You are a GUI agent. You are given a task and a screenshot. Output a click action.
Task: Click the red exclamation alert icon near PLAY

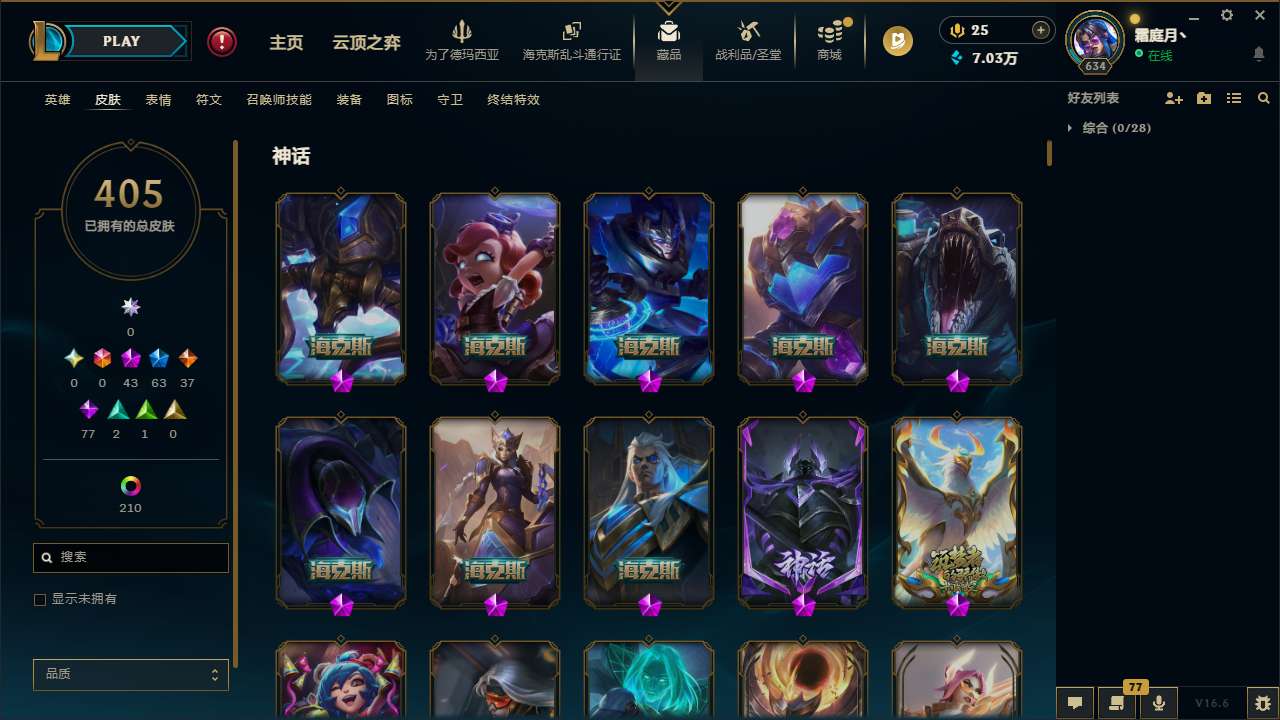221,41
